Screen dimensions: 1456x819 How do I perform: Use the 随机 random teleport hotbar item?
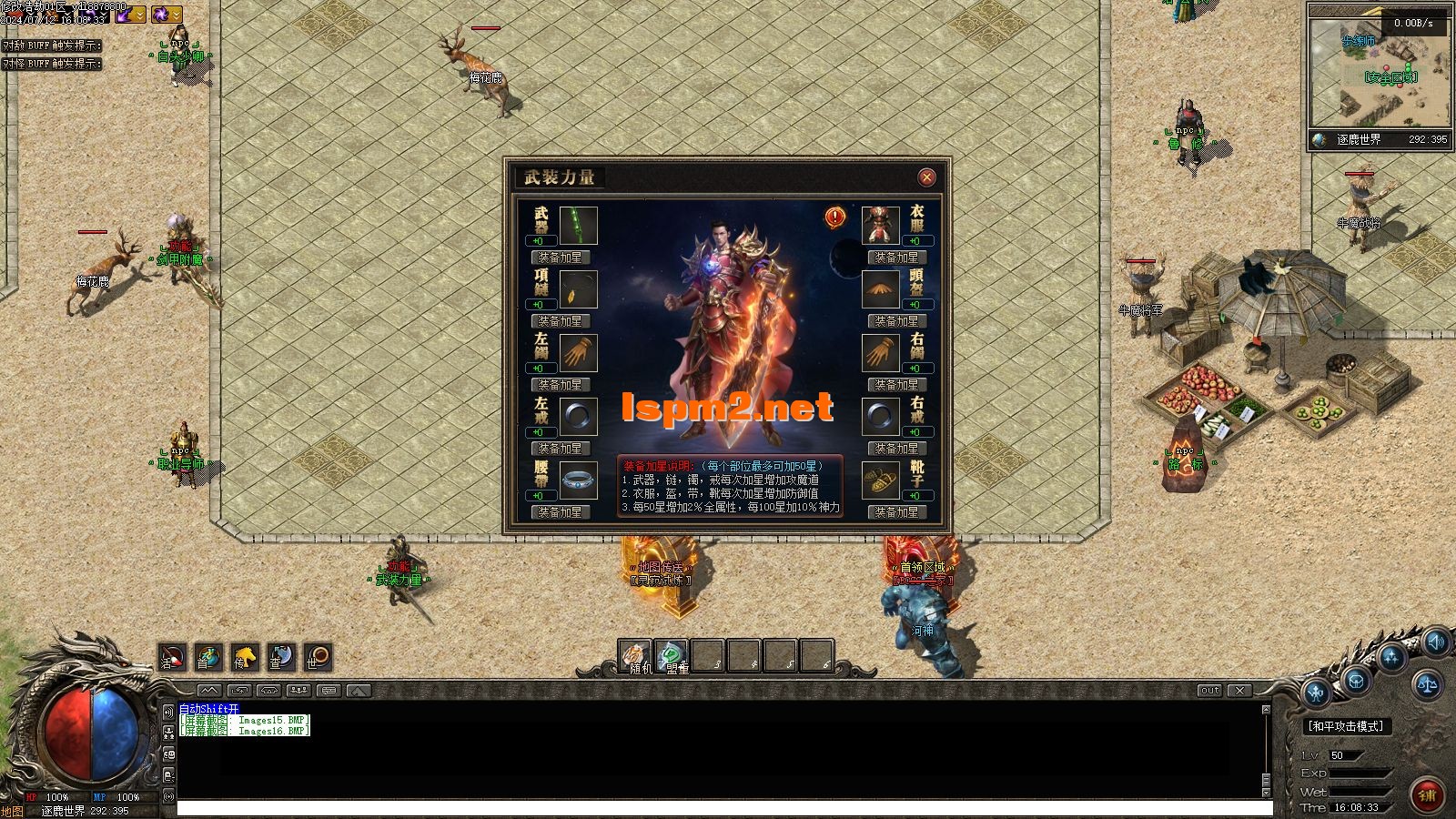636,657
